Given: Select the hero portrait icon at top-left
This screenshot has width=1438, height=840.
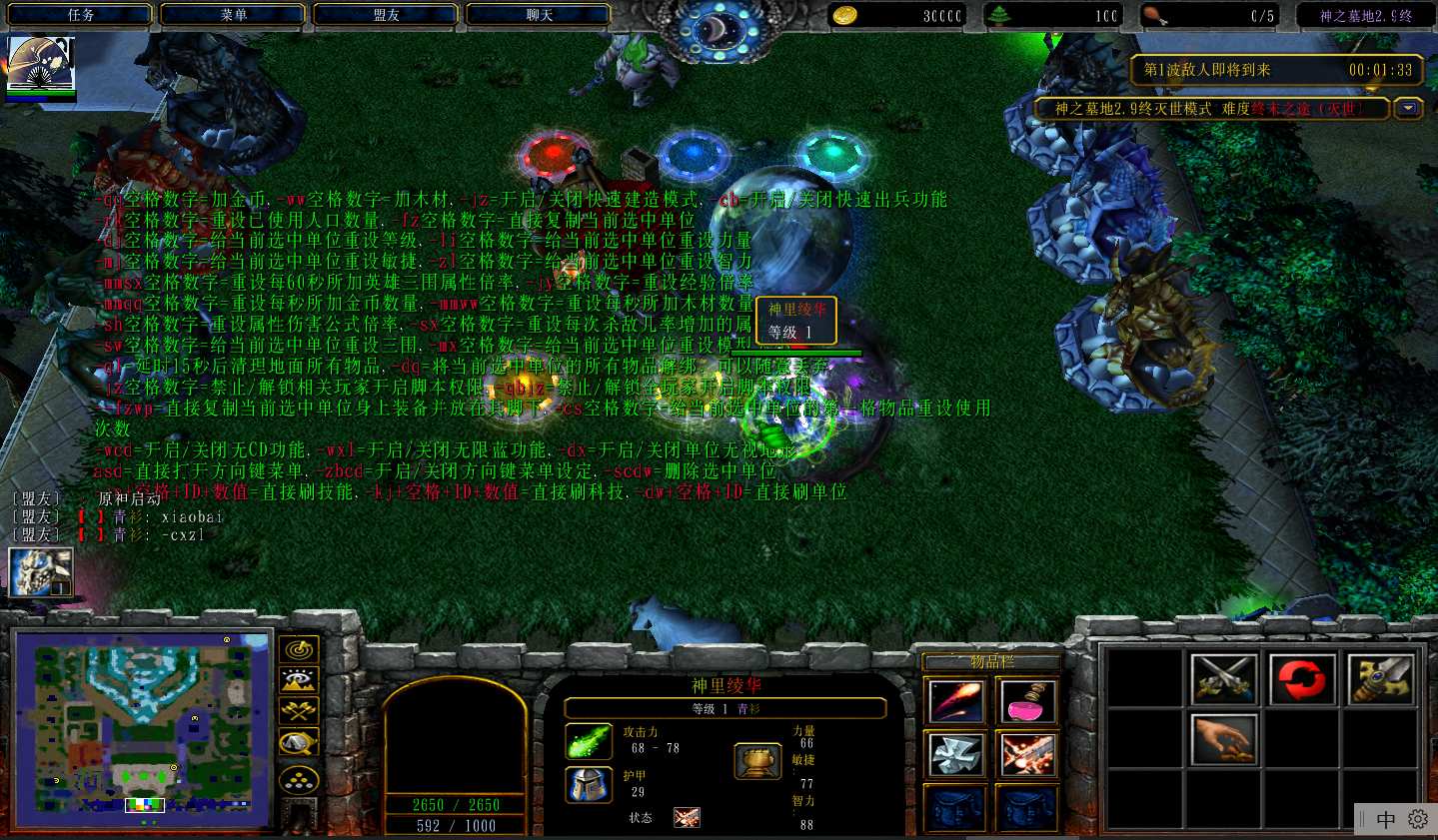Looking at the screenshot, I should (40, 68).
